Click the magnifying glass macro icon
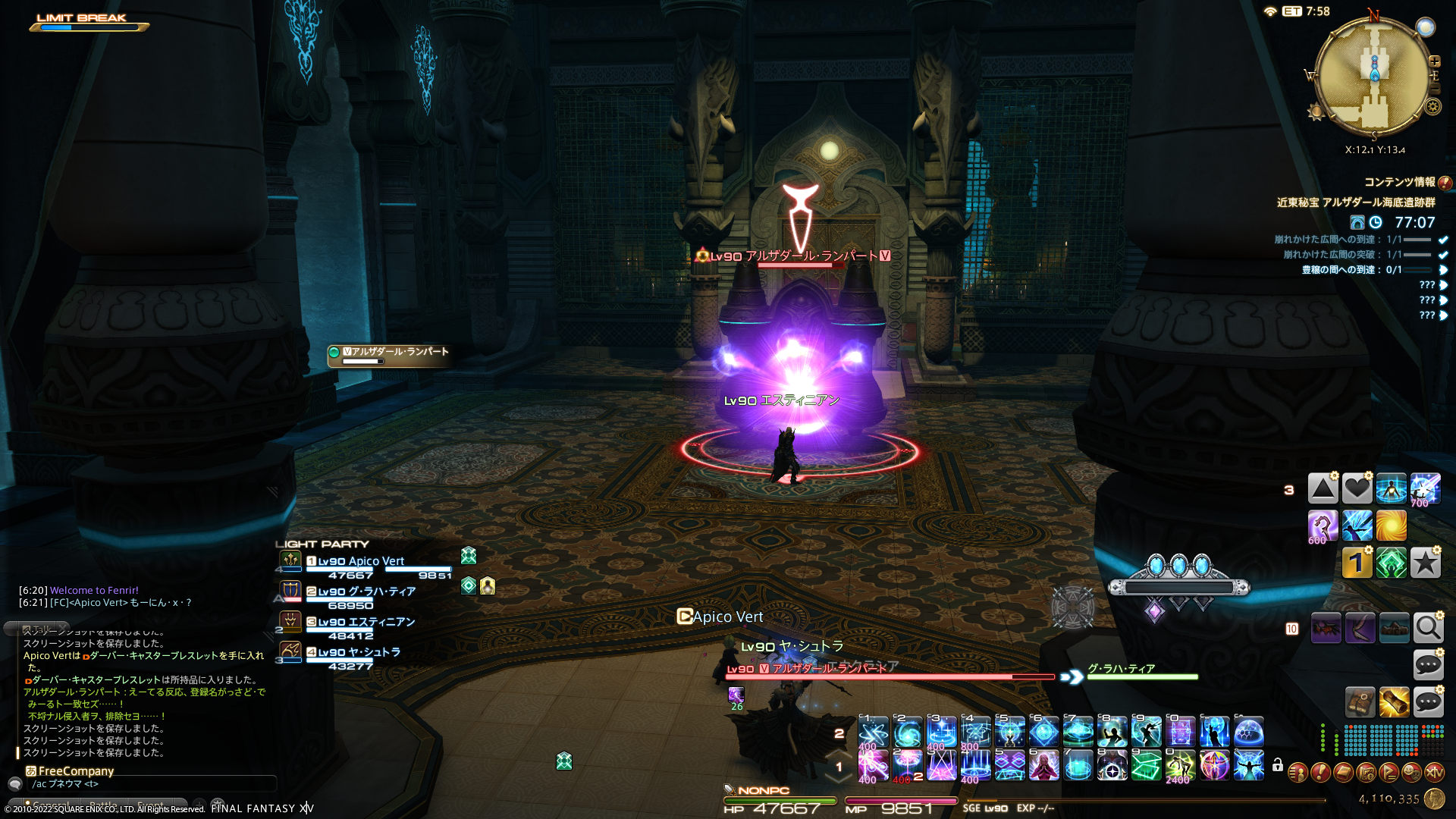Image resolution: width=1456 pixels, height=819 pixels. click(x=1428, y=628)
